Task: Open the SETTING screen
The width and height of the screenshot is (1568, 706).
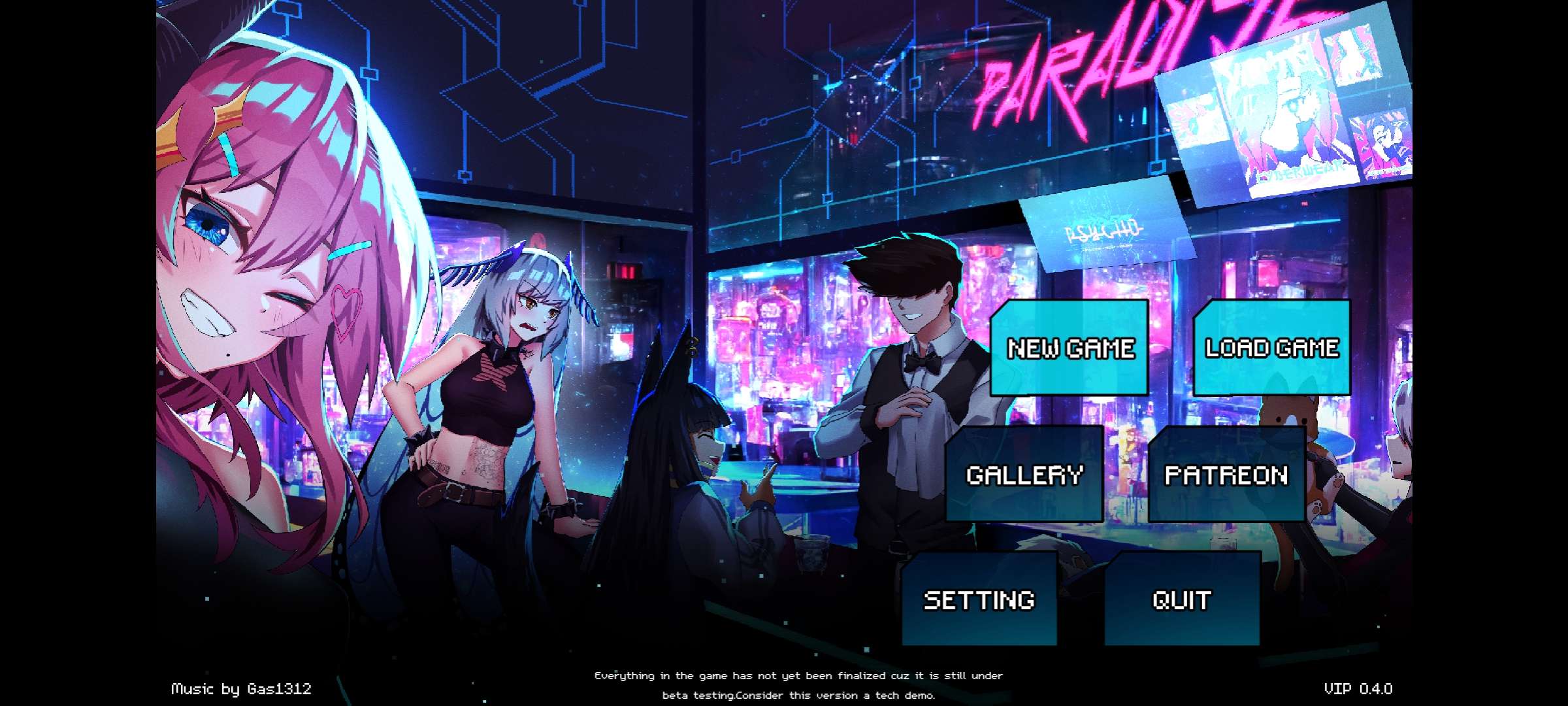Action: tap(979, 598)
